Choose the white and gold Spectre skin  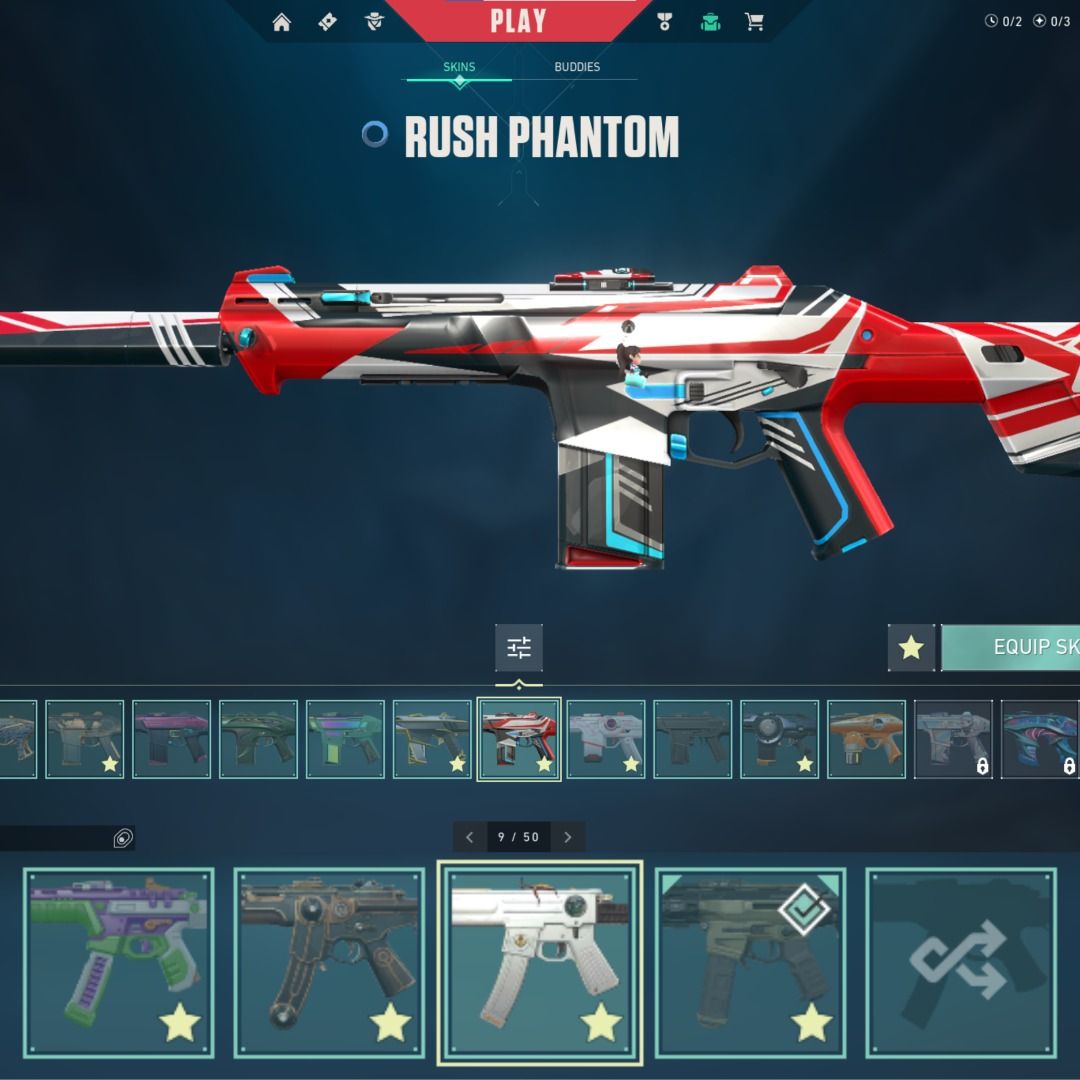(x=540, y=962)
